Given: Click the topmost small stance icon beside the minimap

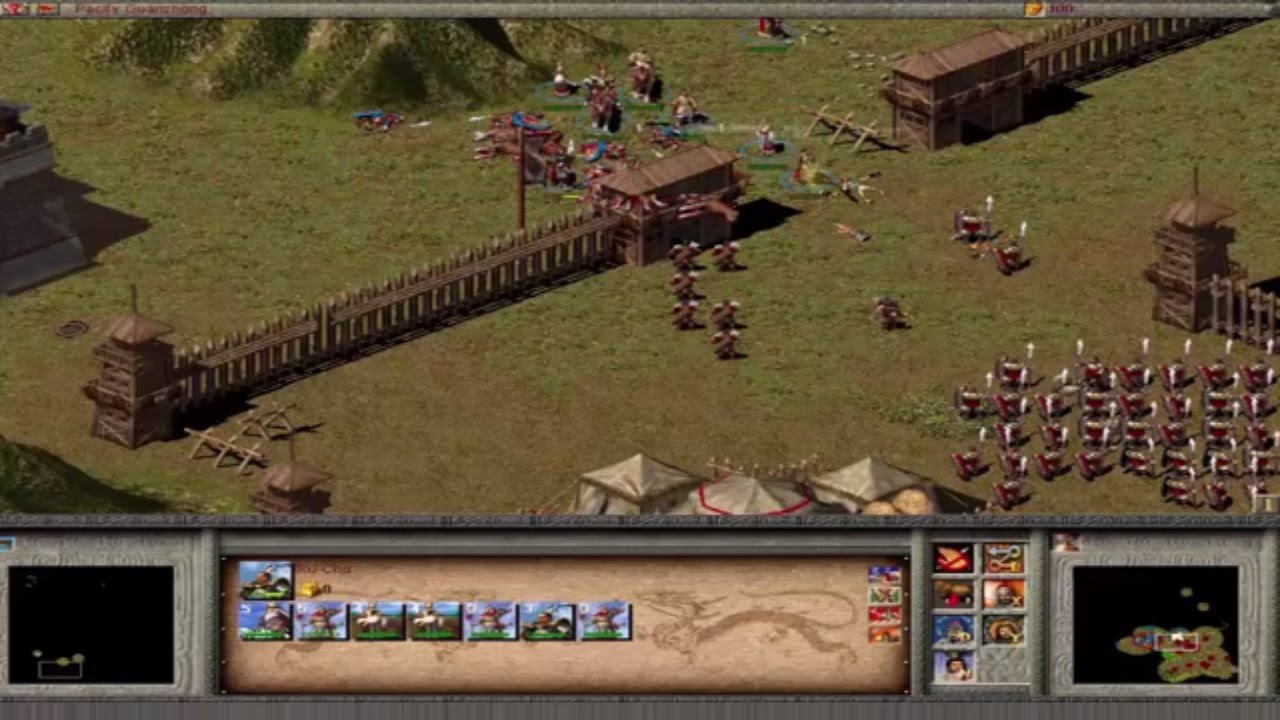Looking at the screenshot, I should (884, 575).
